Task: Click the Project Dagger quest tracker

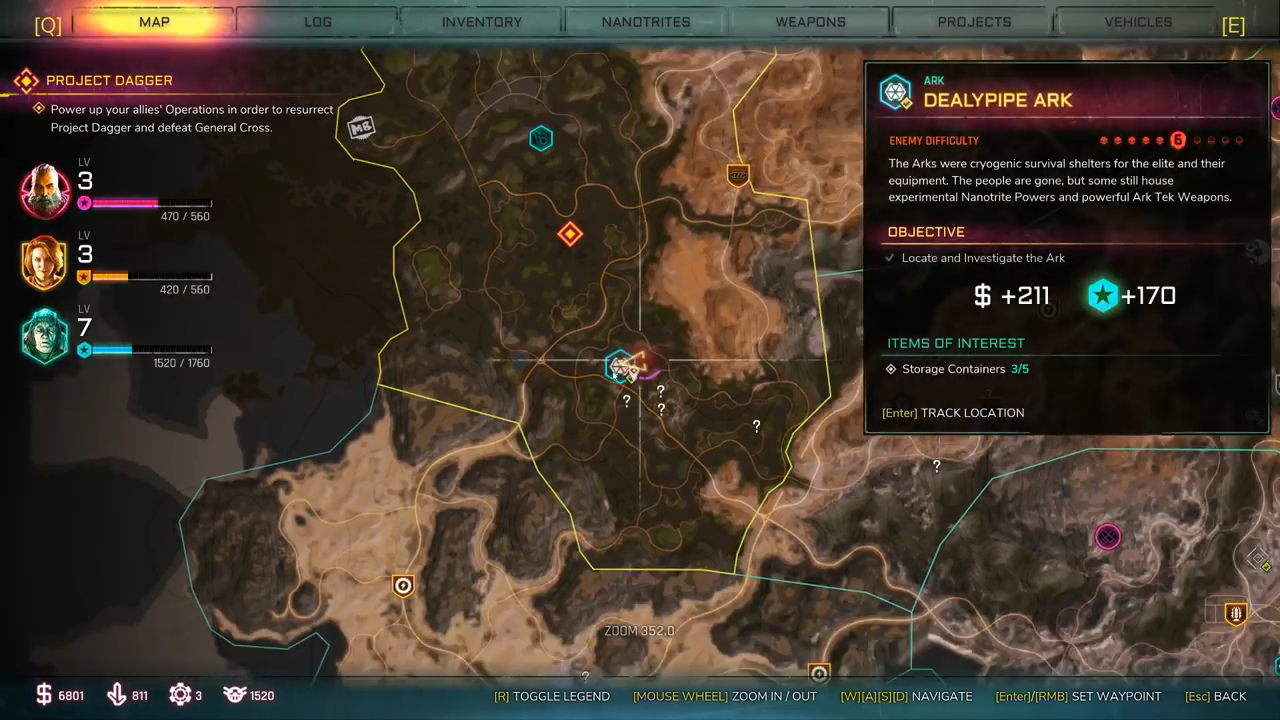Action: (109, 80)
